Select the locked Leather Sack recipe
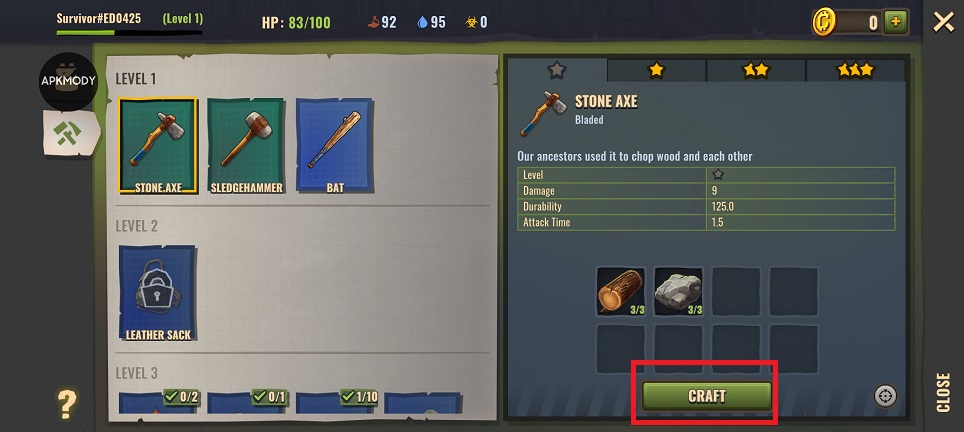 pyautogui.click(x=157, y=293)
